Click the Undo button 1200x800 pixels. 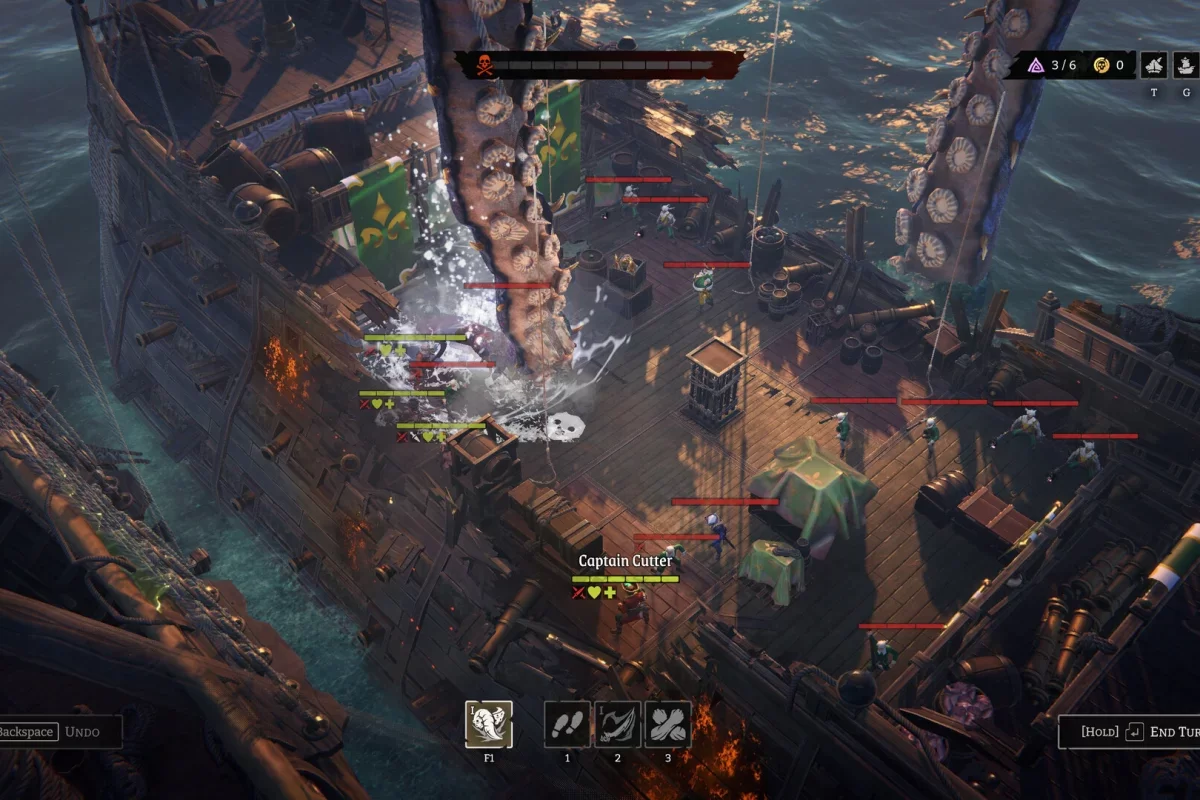pos(60,732)
